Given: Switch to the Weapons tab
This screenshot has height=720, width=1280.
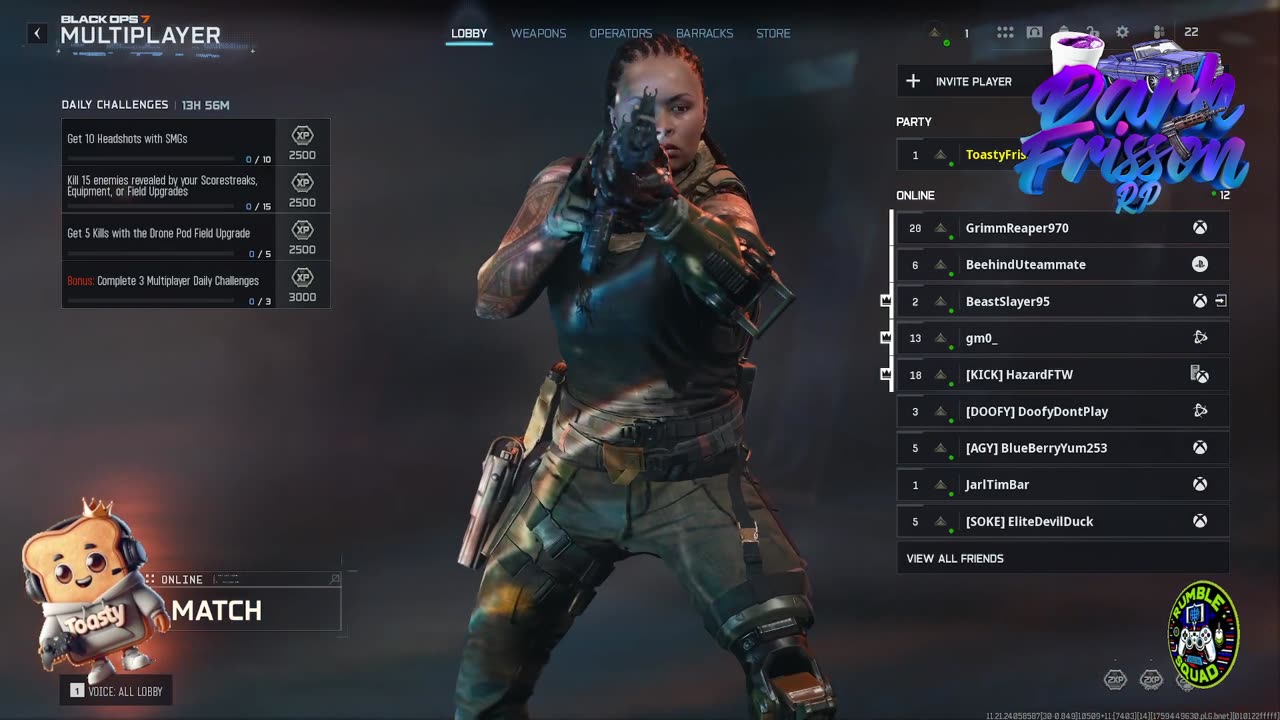Looking at the screenshot, I should tap(538, 33).
